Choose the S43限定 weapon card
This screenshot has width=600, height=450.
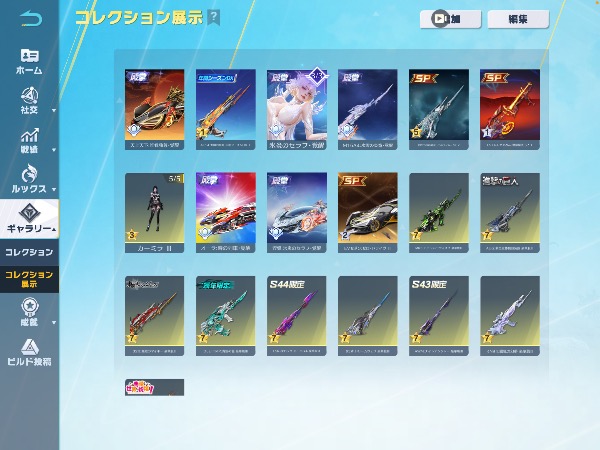(438, 315)
